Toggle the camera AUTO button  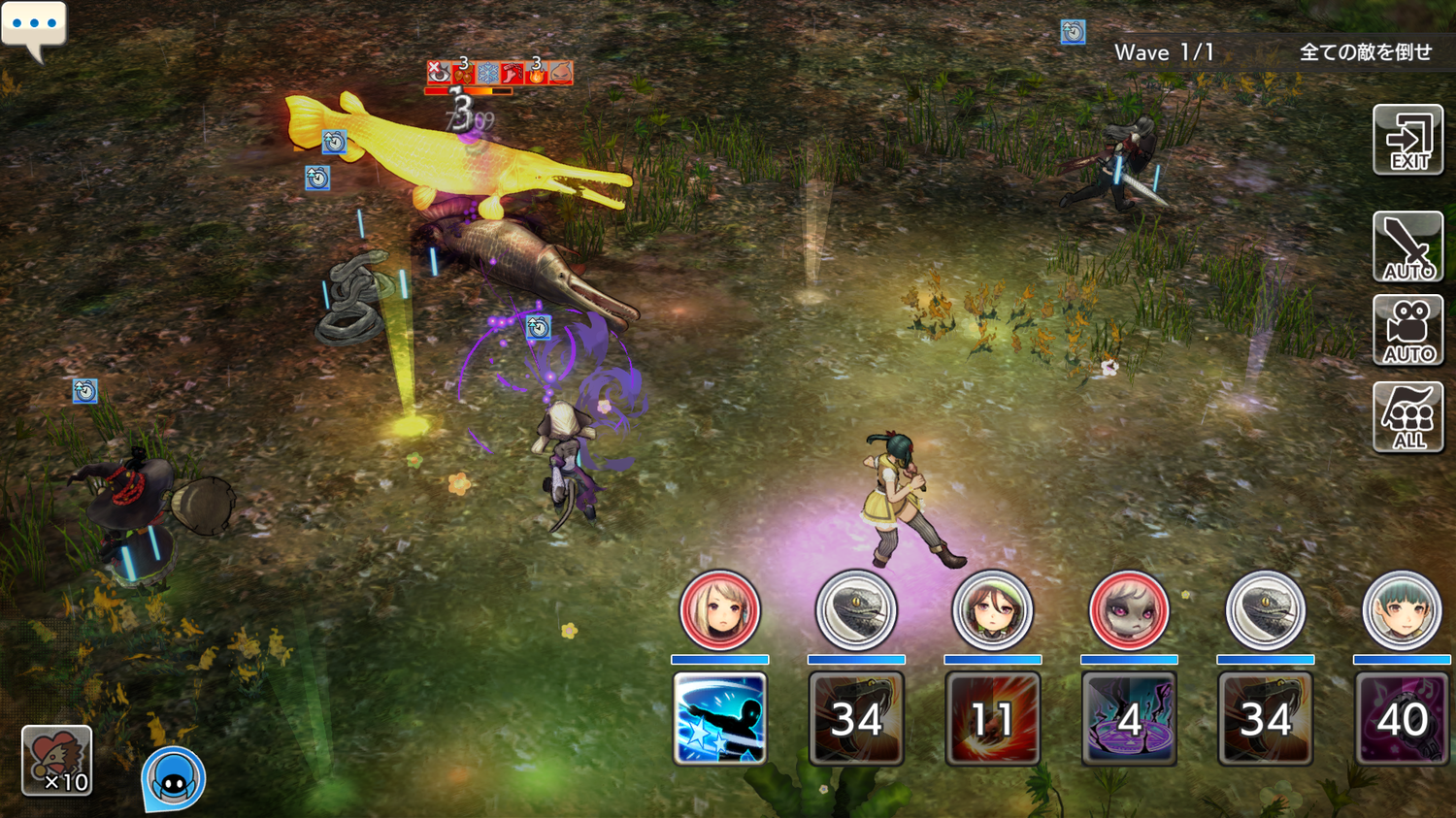click(1407, 330)
